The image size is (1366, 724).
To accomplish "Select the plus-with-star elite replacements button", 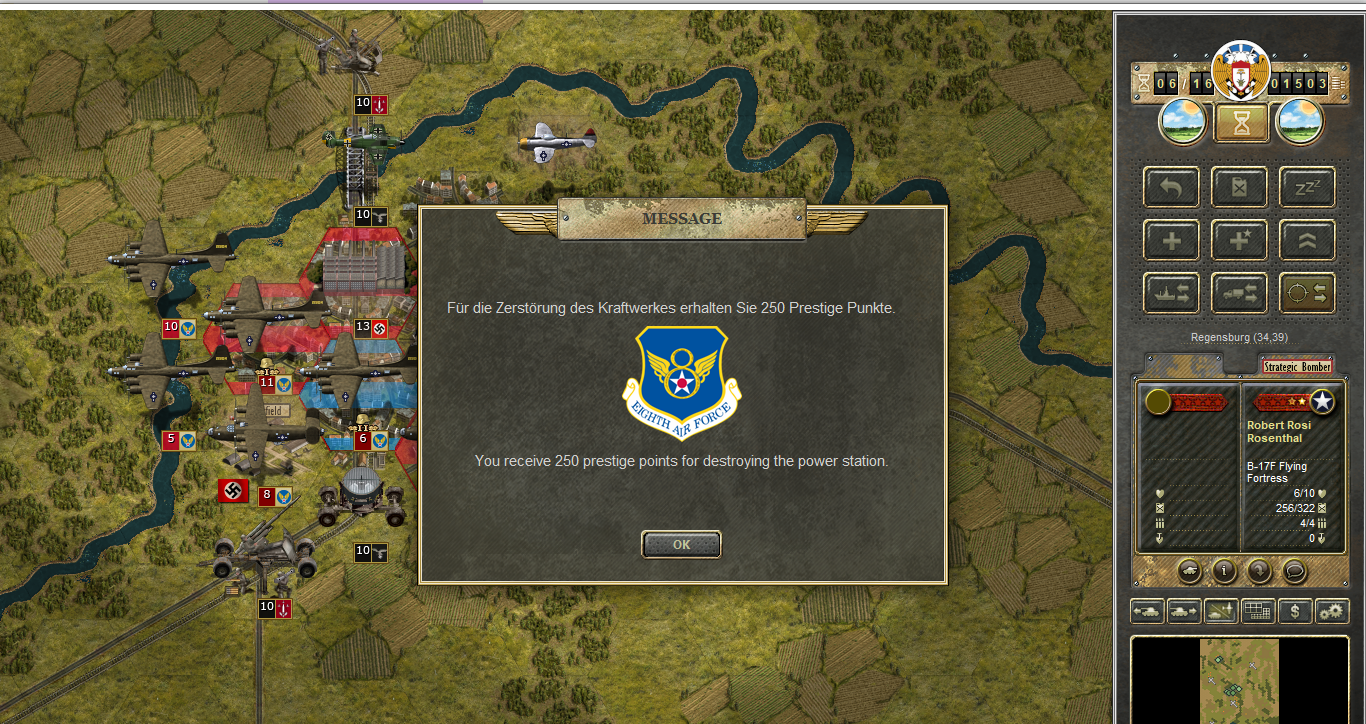I will pos(1239,240).
